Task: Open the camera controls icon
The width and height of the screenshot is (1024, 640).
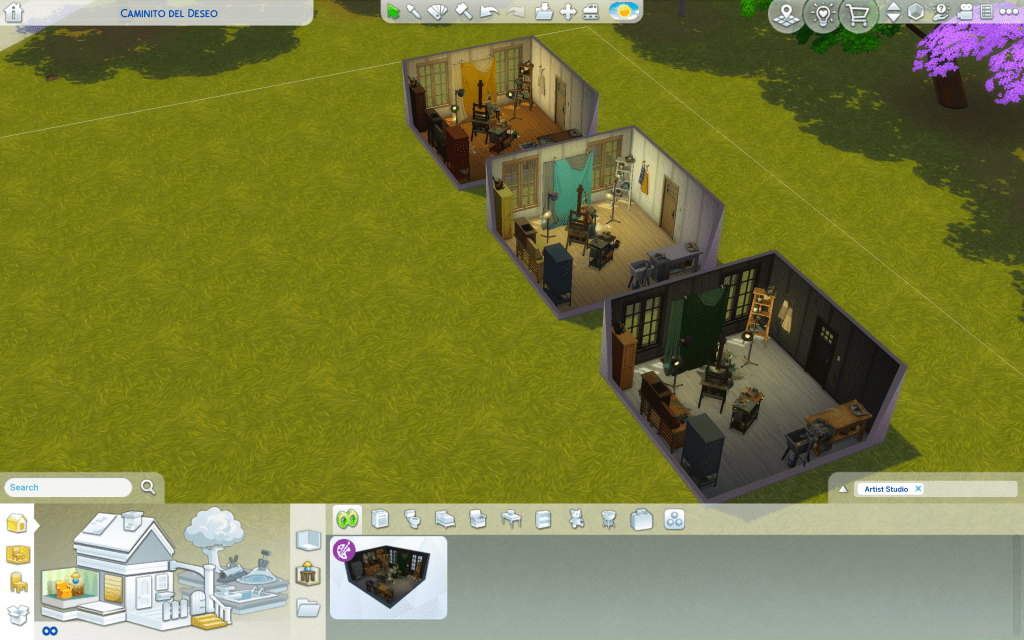Action: (x=965, y=12)
